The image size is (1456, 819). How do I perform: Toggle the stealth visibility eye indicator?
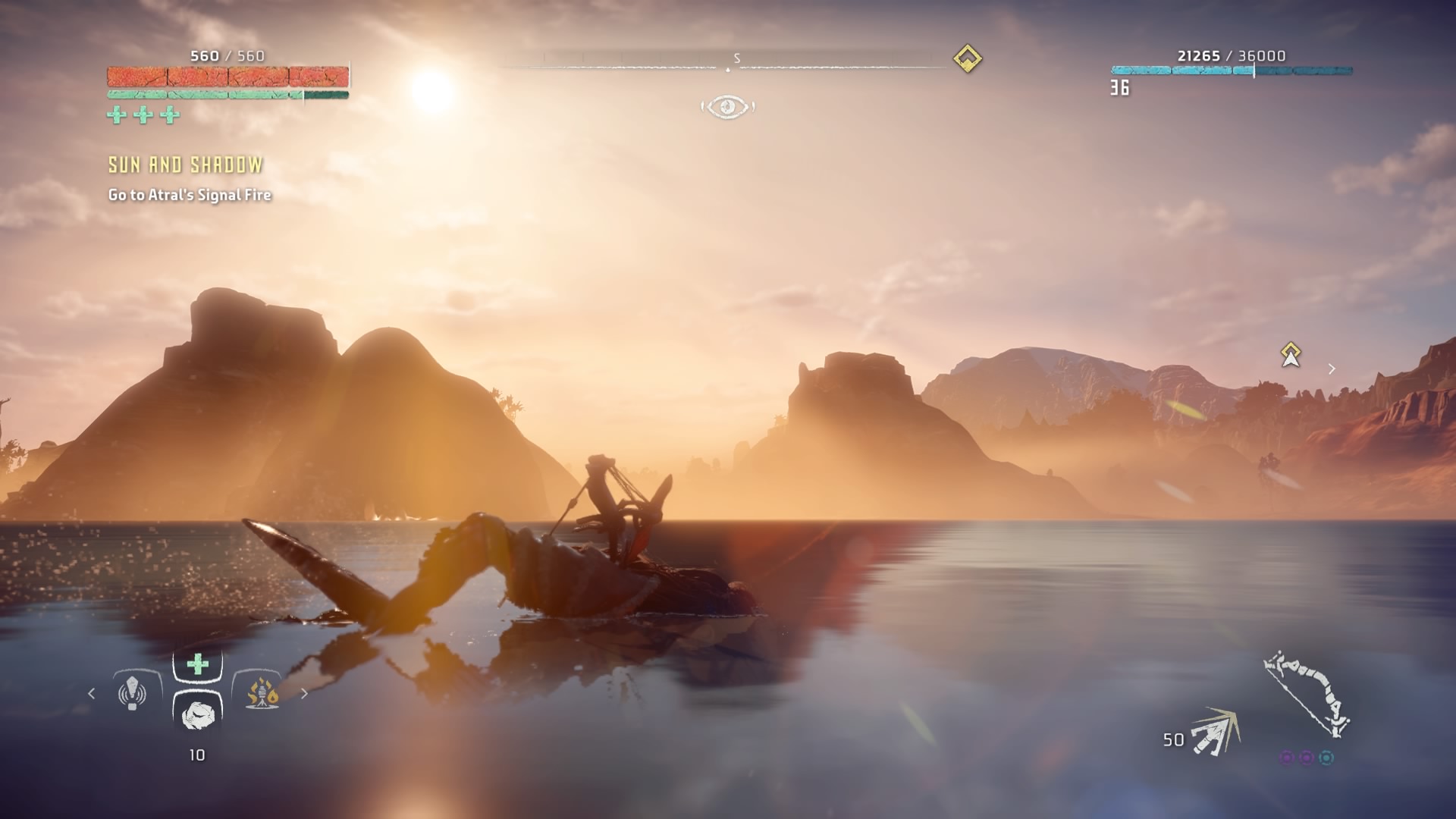click(x=727, y=107)
